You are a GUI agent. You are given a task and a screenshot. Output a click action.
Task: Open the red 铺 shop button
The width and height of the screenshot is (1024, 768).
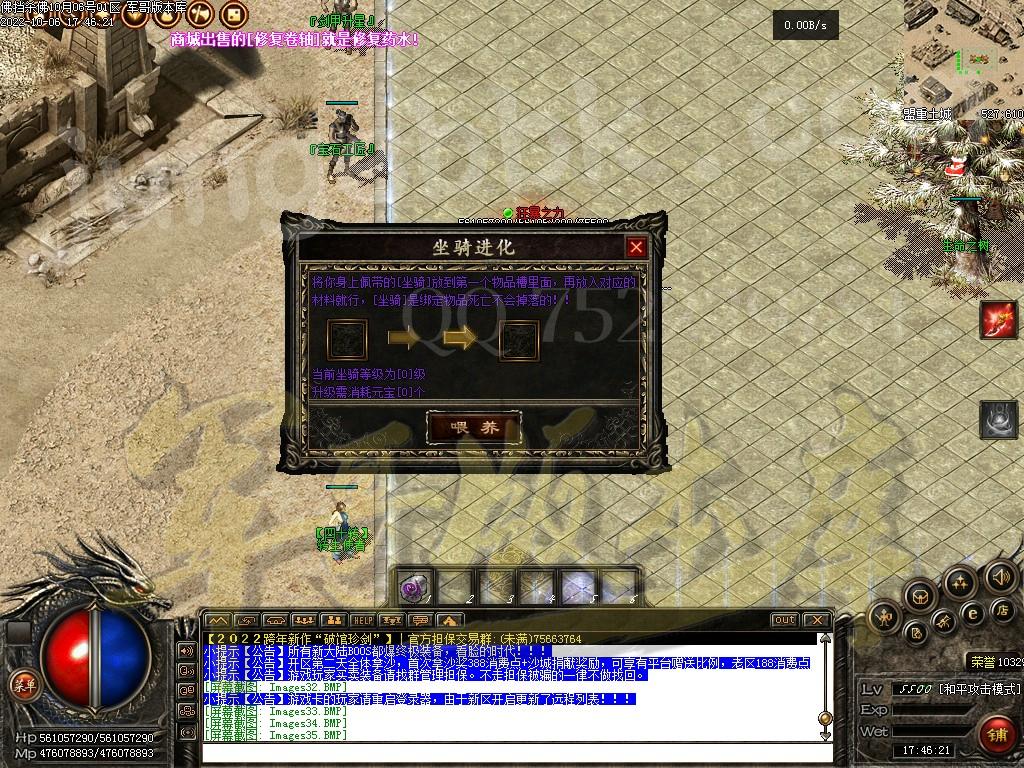pyautogui.click(x=996, y=735)
